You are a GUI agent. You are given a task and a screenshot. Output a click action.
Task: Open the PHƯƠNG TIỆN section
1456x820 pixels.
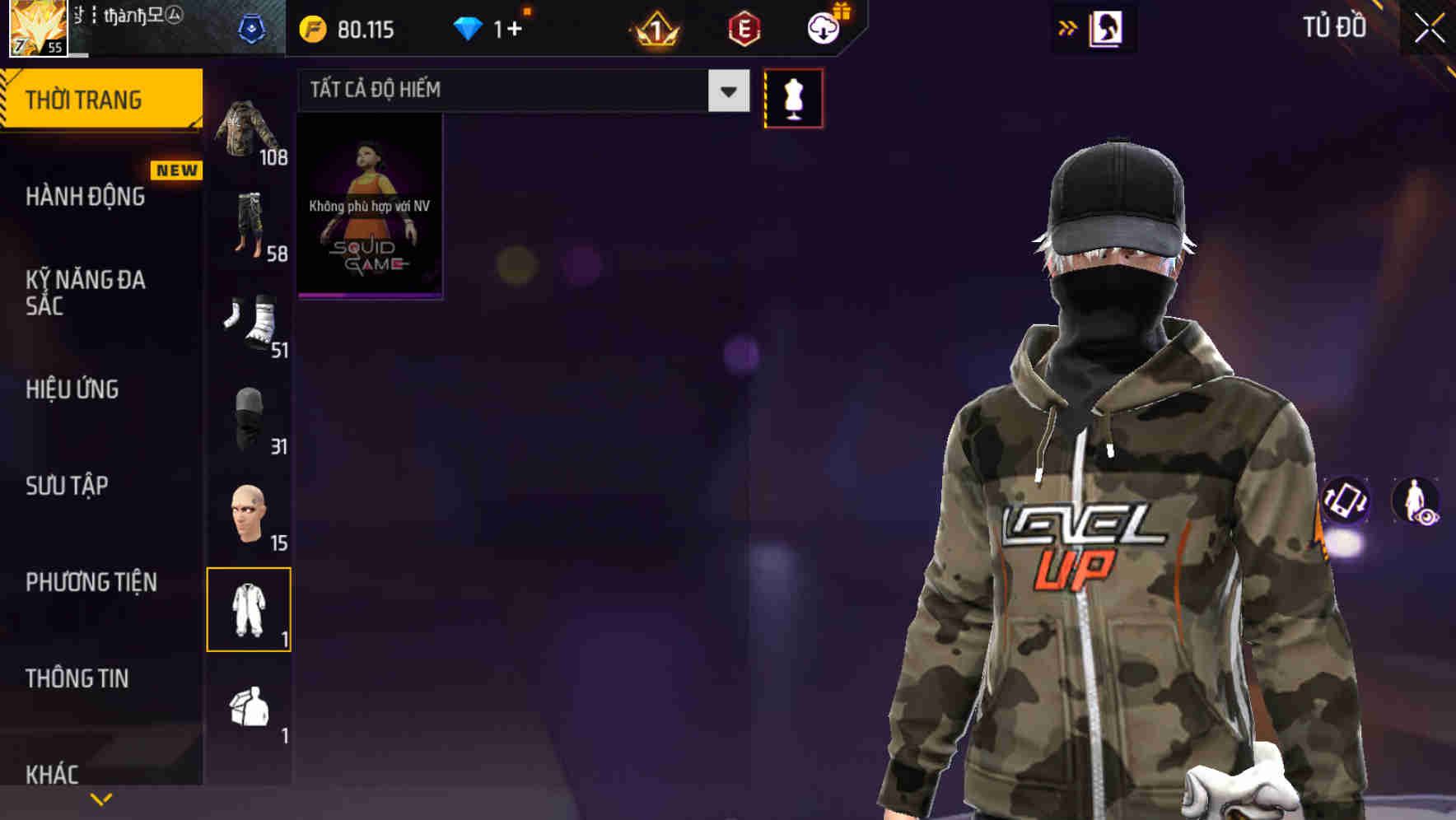(x=91, y=581)
